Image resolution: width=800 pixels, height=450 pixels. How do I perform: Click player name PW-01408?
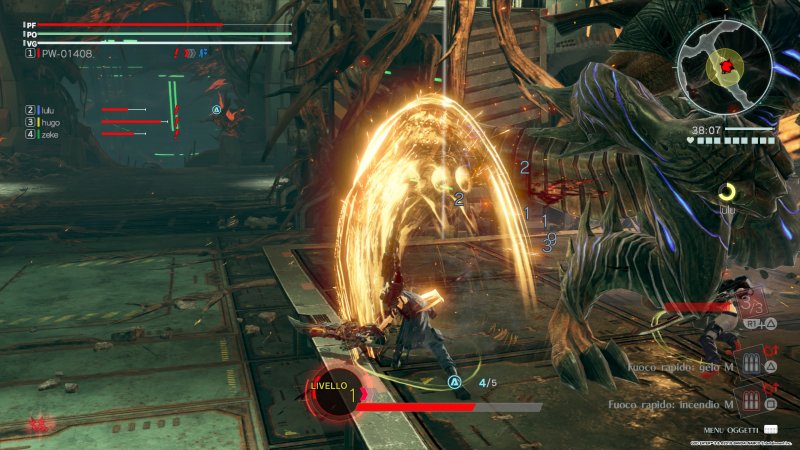click(67, 53)
